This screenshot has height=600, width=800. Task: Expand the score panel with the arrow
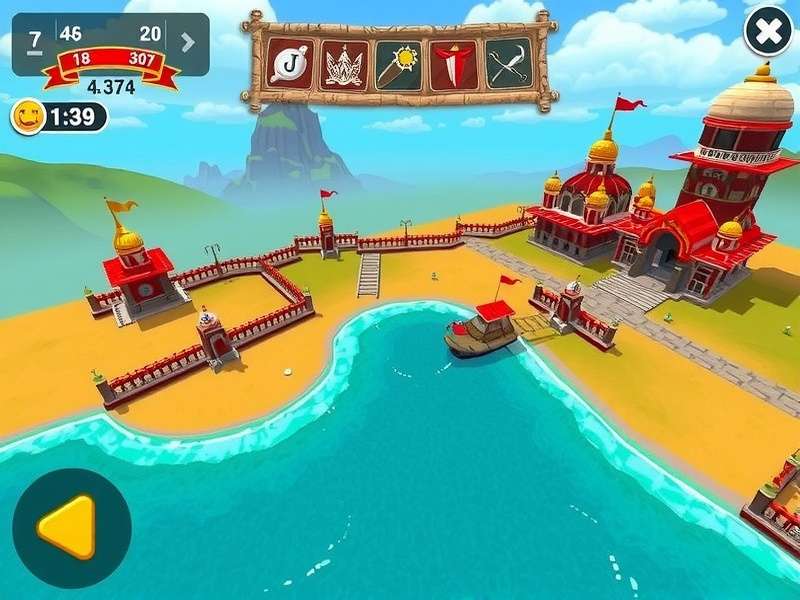tap(188, 42)
